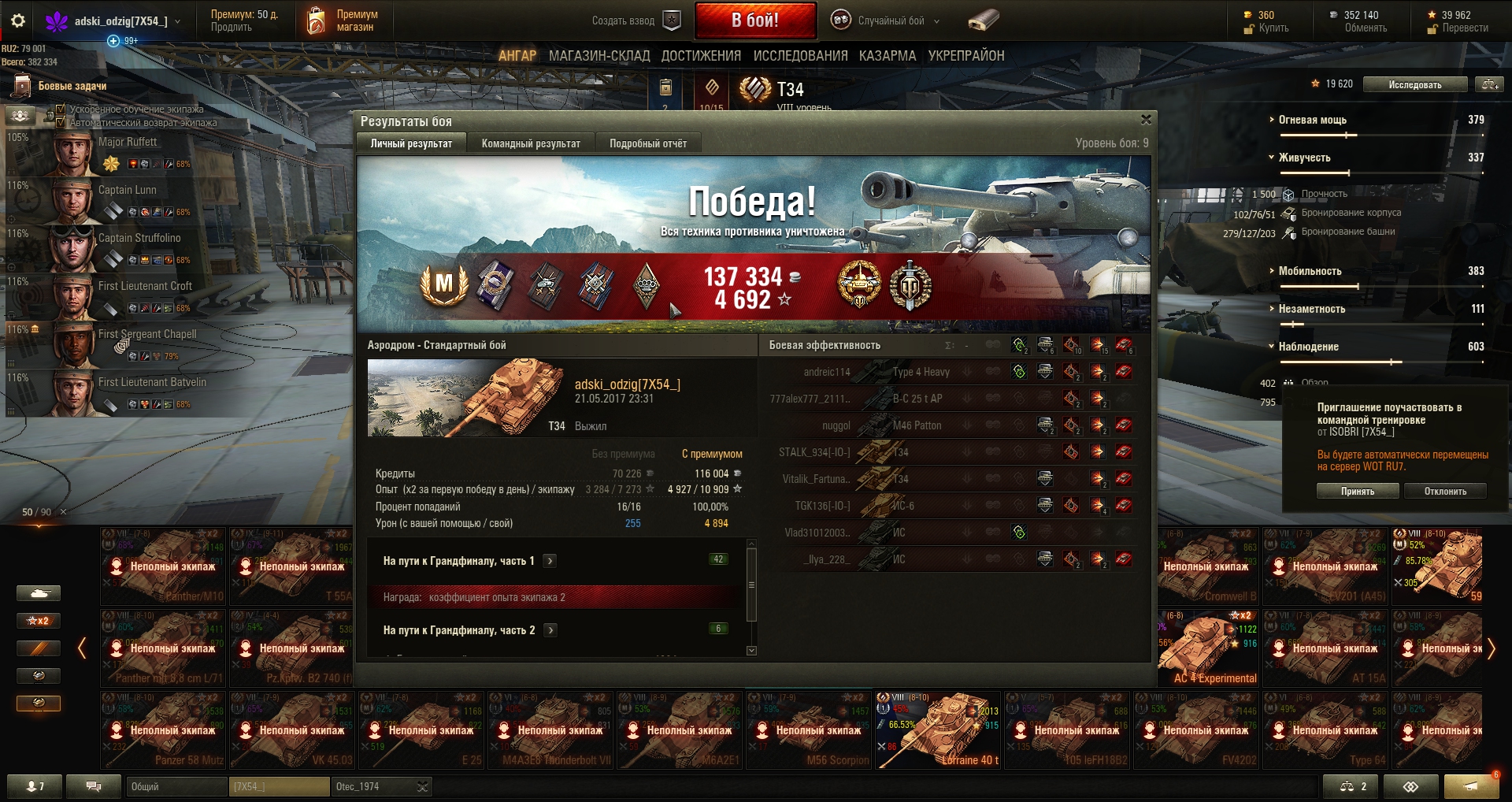Decline the invitation with the Отклонить button

[x=1445, y=491]
